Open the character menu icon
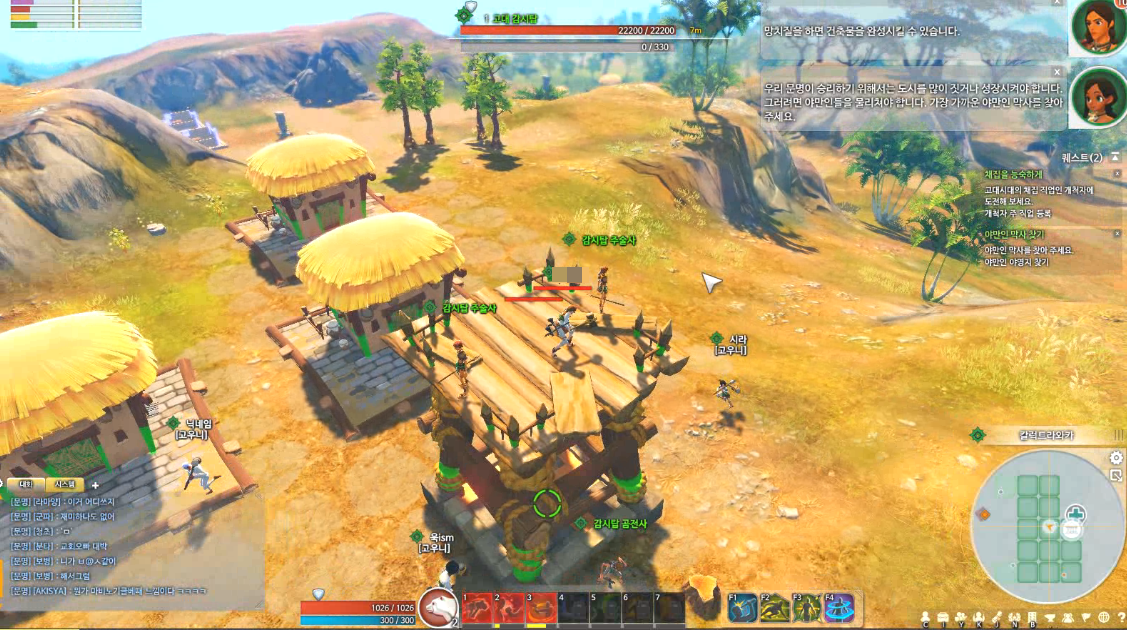 [926, 617]
